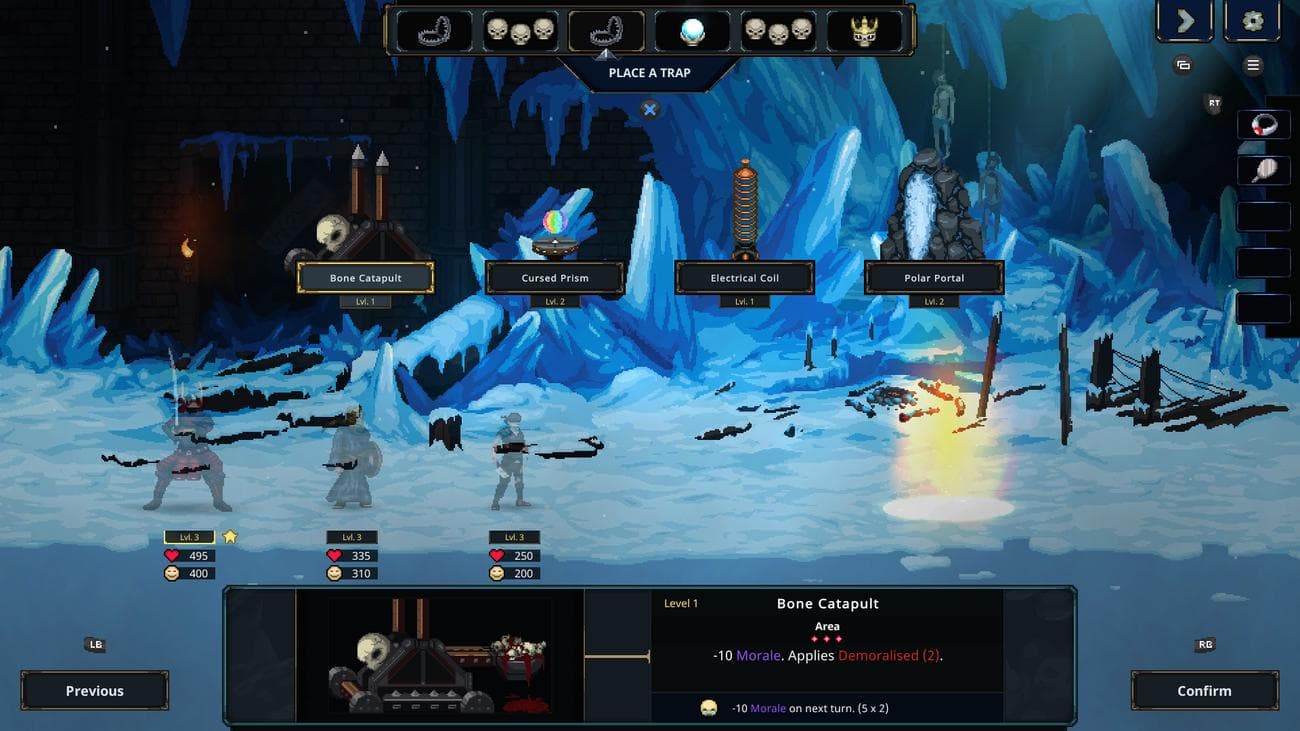
Task: Select the crowned skull trap slot icon
Action: click(x=862, y=30)
